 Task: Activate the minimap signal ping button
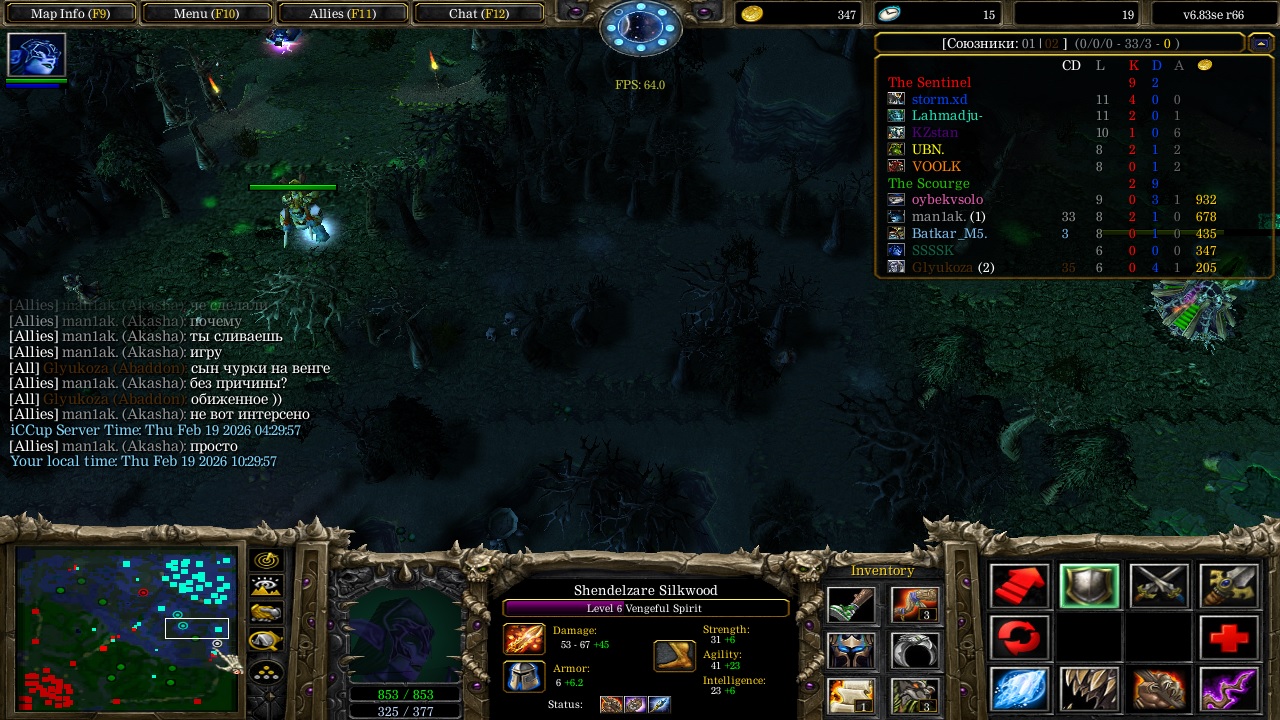267,560
